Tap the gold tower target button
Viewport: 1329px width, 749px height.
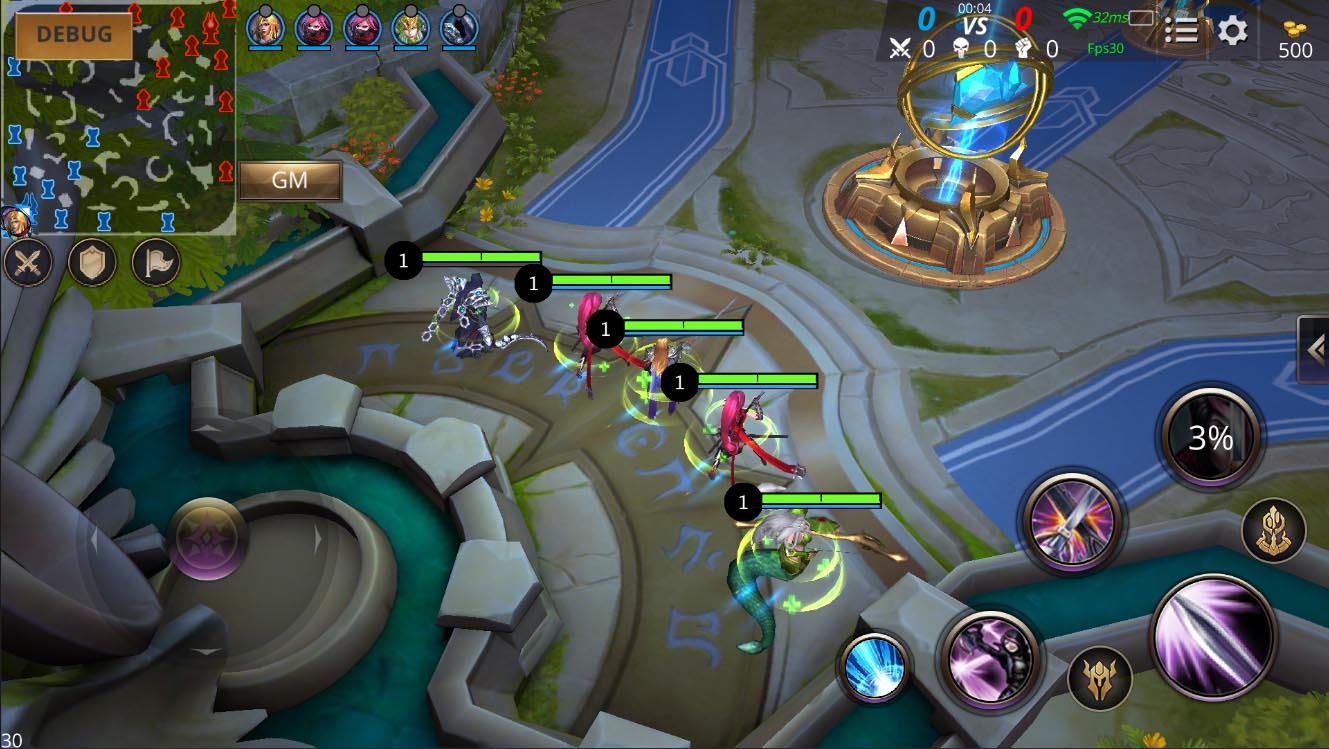point(1274,530)
